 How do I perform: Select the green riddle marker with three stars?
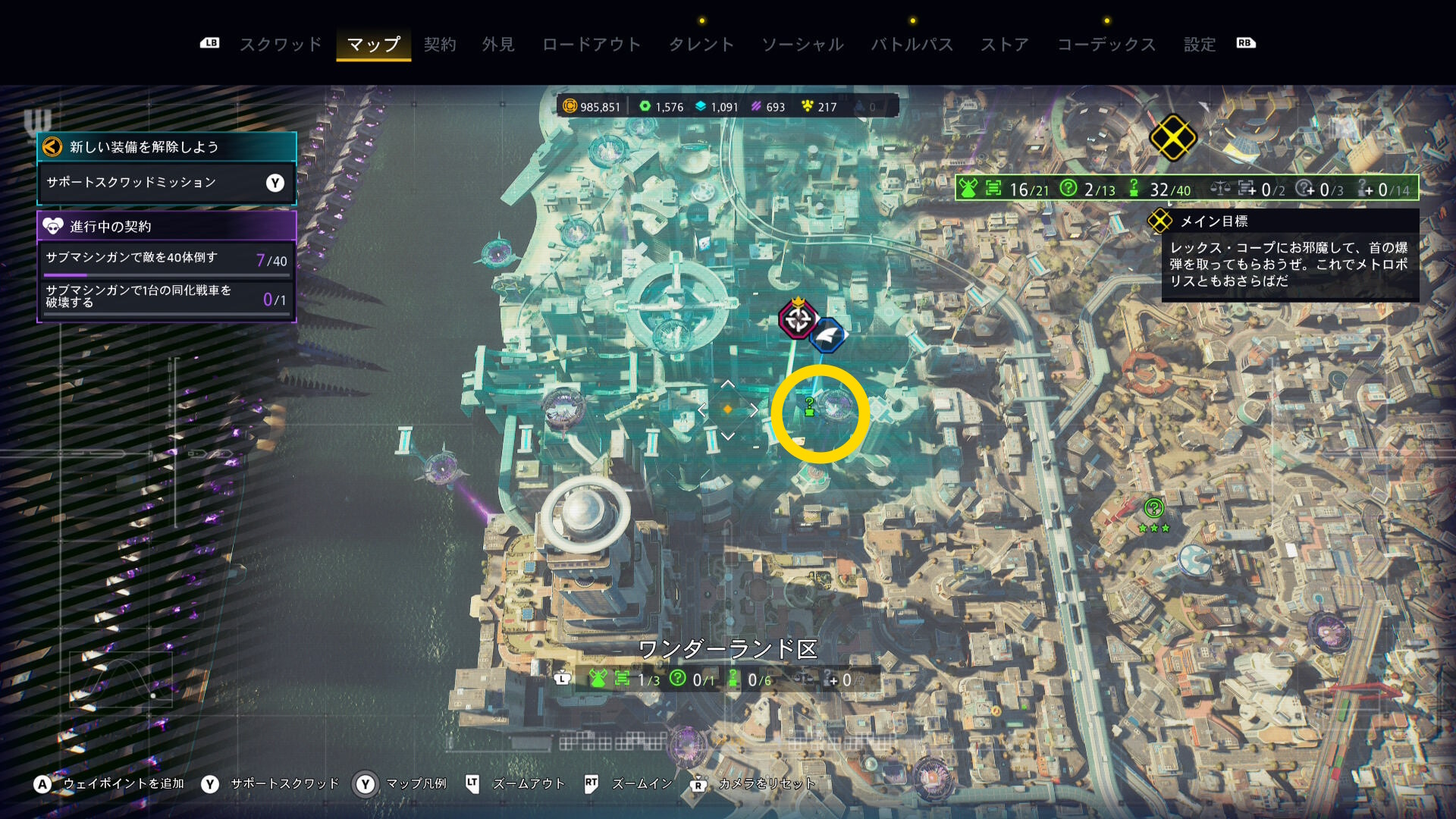click(x=1153, y=508)
